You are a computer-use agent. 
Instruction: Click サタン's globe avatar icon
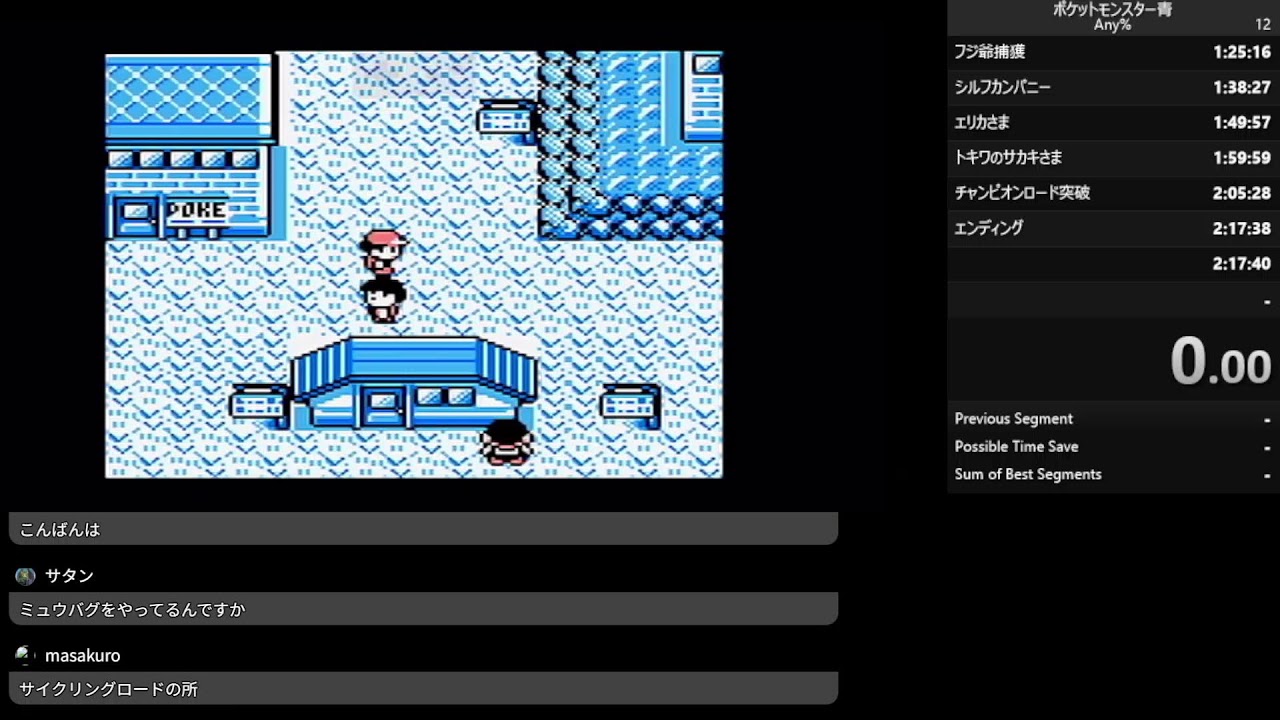pos(23,575)
